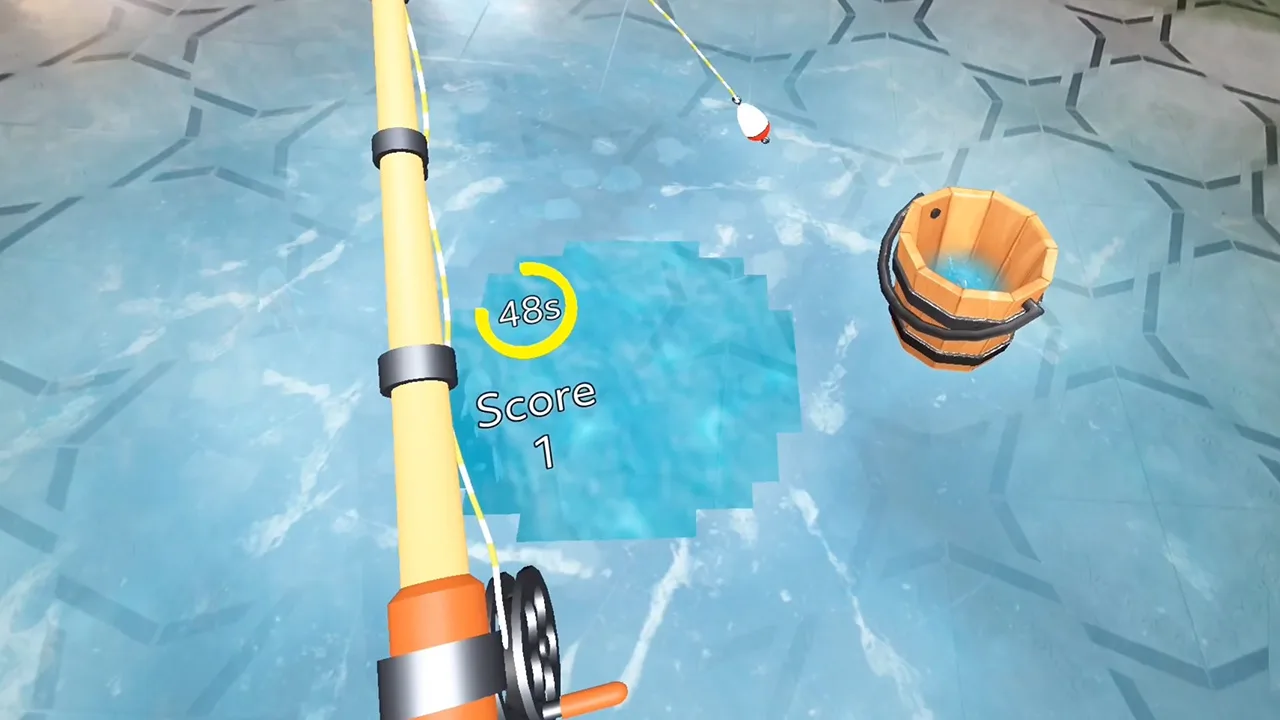Click the upper black band on the rod
1280x720 pixels.
[400, 140]
